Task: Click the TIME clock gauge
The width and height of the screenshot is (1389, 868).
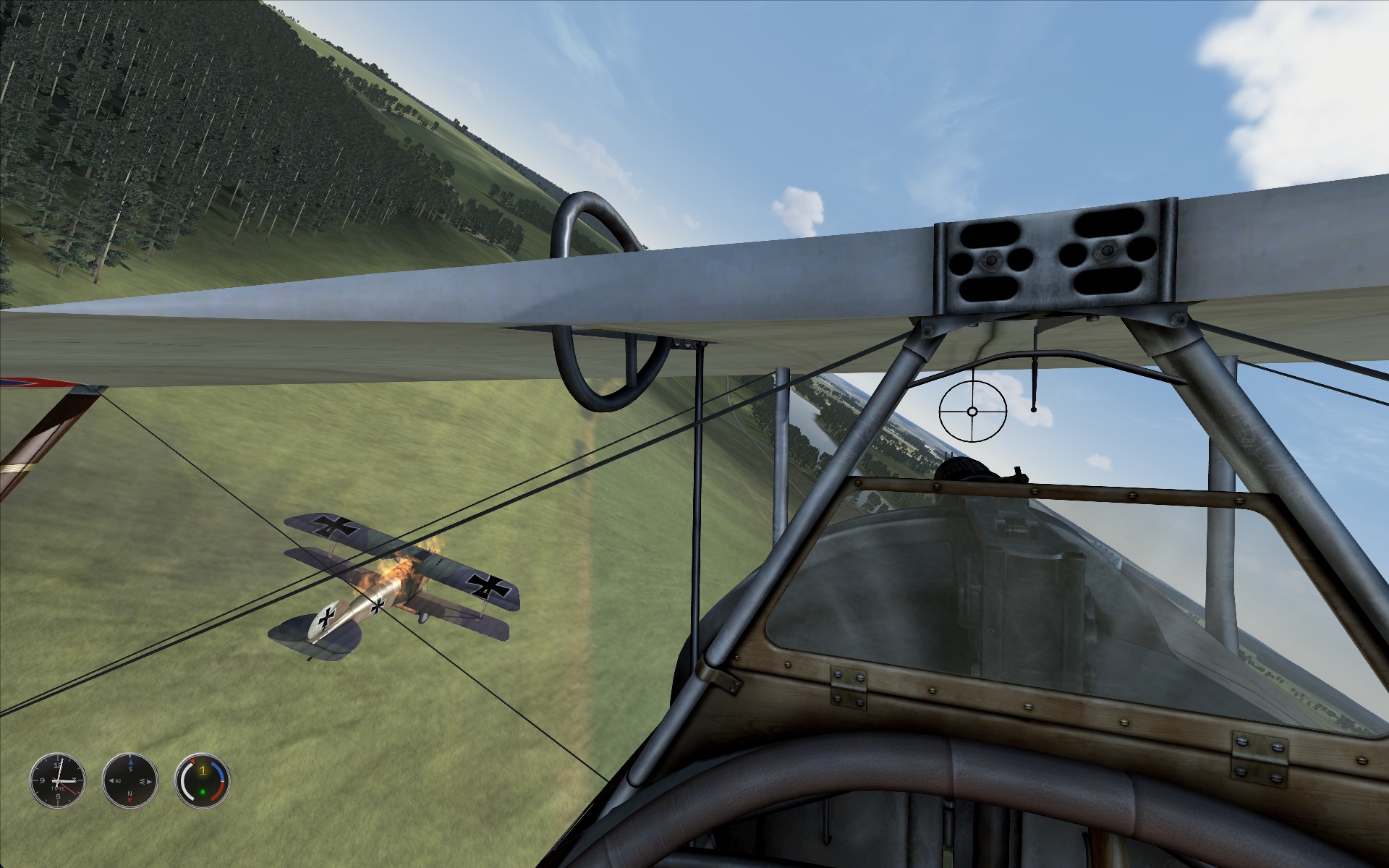Action: [x=58, y=781]
